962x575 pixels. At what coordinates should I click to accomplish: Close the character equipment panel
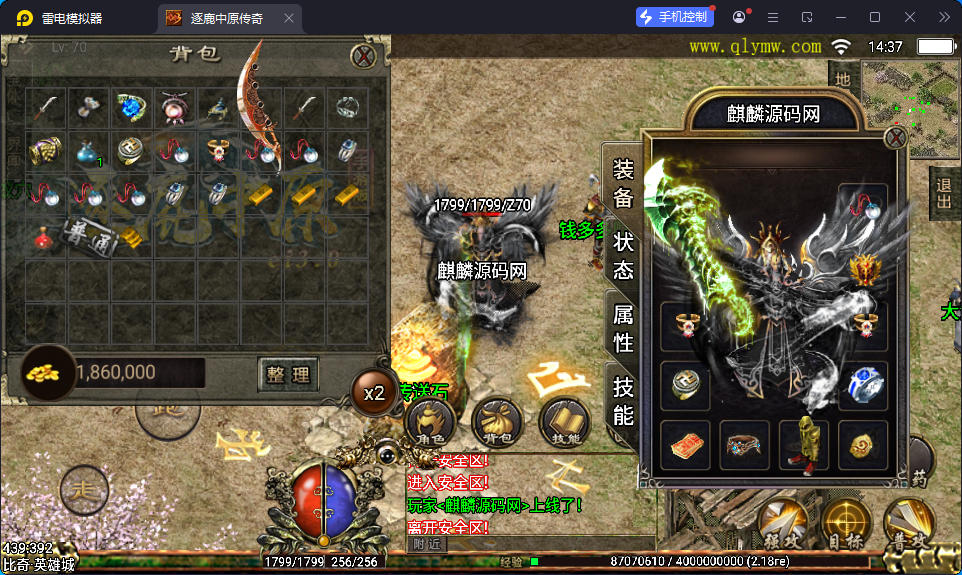pos(895,138)
